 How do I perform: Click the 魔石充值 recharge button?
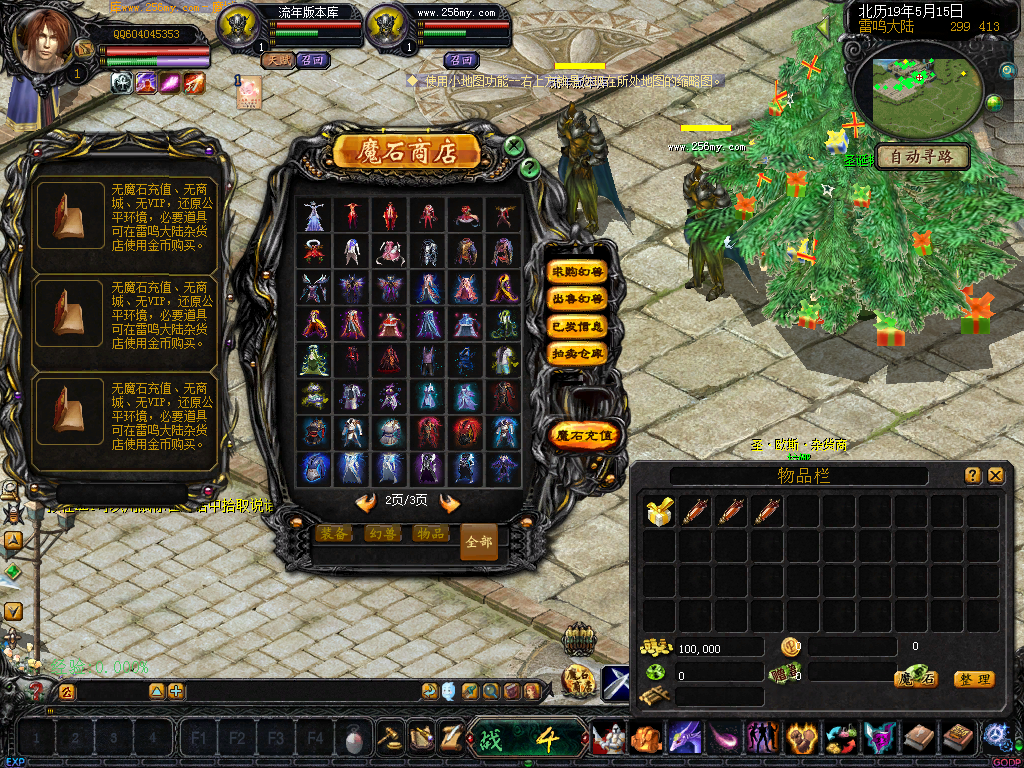click(x=585, y=436)
